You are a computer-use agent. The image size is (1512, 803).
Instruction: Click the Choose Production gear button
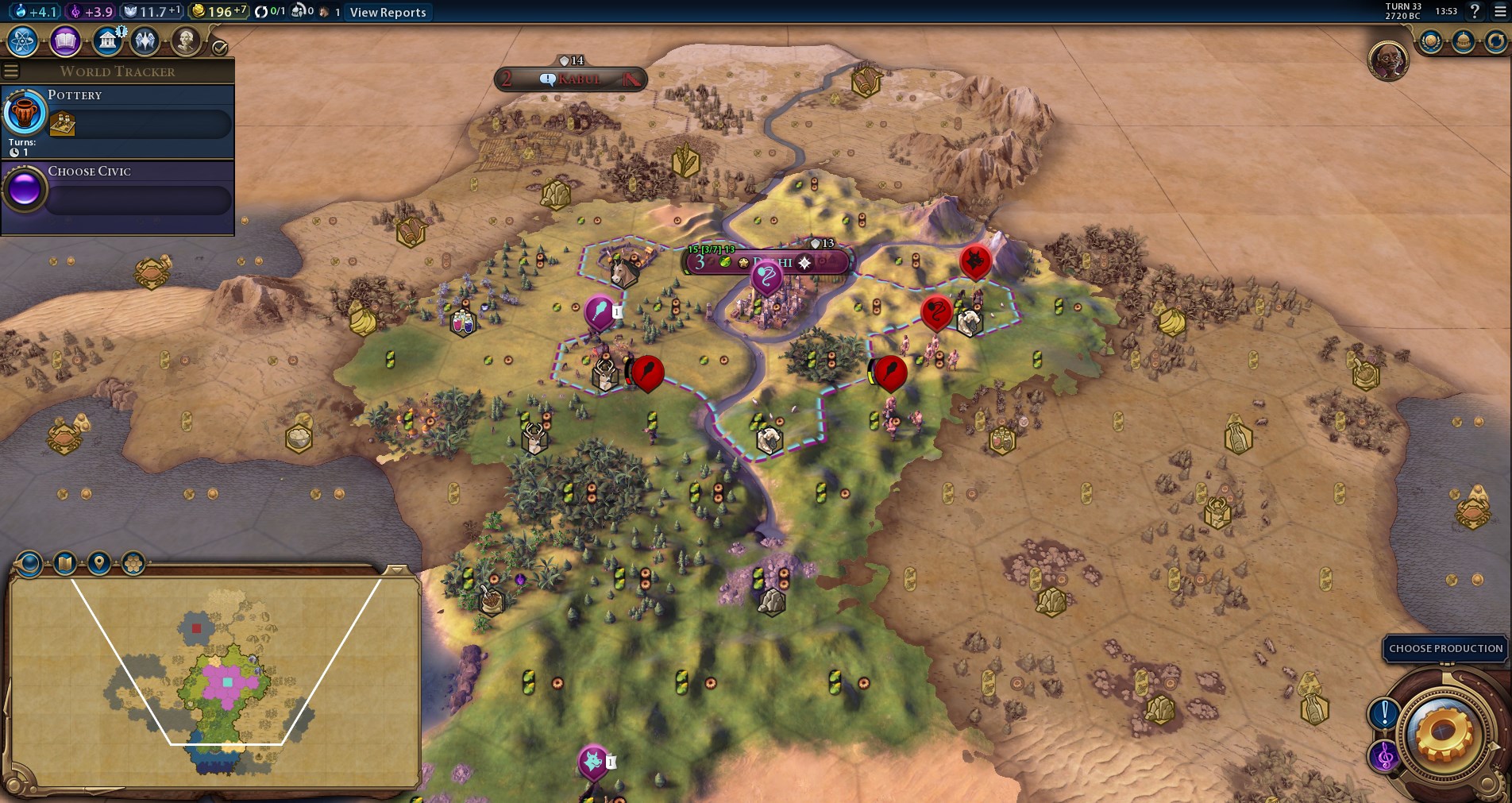point(1441,733)
